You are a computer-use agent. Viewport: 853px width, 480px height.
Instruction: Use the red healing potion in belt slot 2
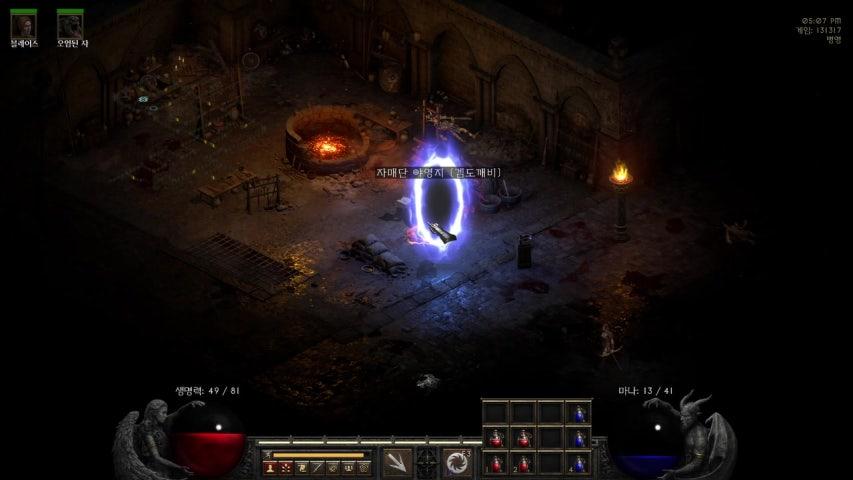(x=523, y=463)
